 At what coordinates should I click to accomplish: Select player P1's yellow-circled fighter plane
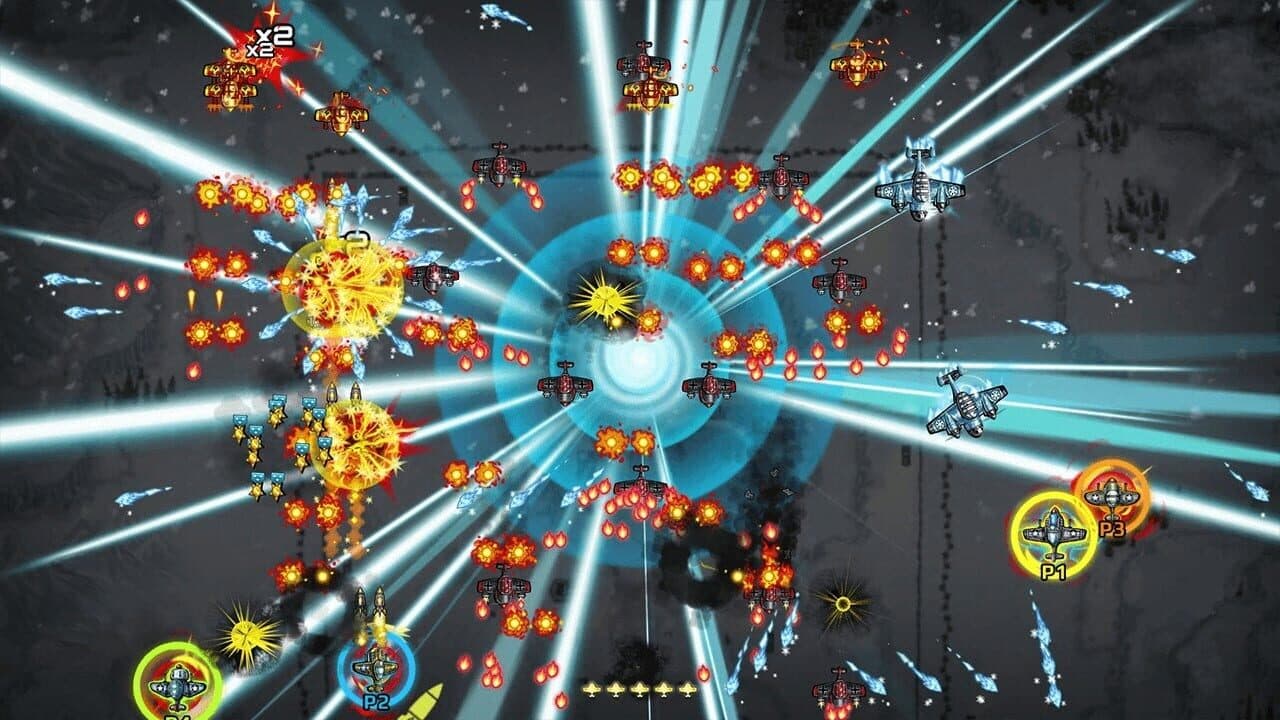tap(1053, 530)
